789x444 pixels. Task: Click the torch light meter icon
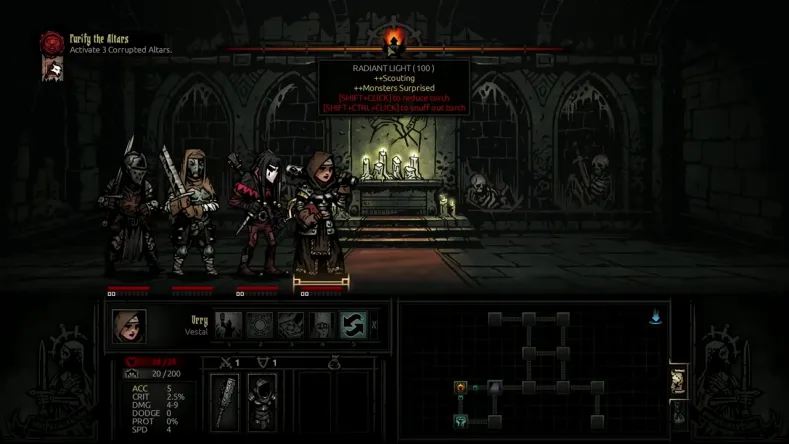point(394,43)
